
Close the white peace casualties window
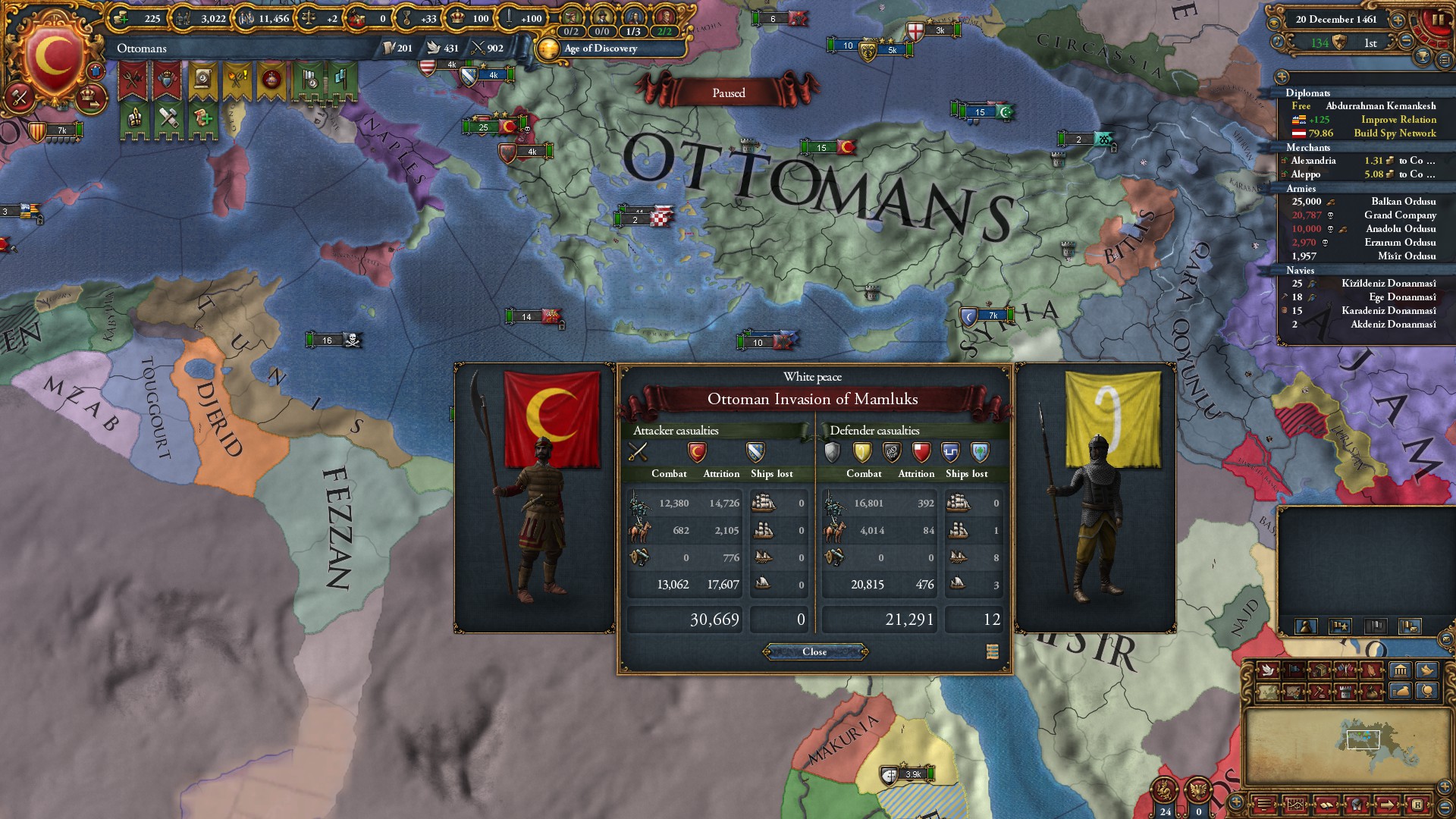pos(814,652)
